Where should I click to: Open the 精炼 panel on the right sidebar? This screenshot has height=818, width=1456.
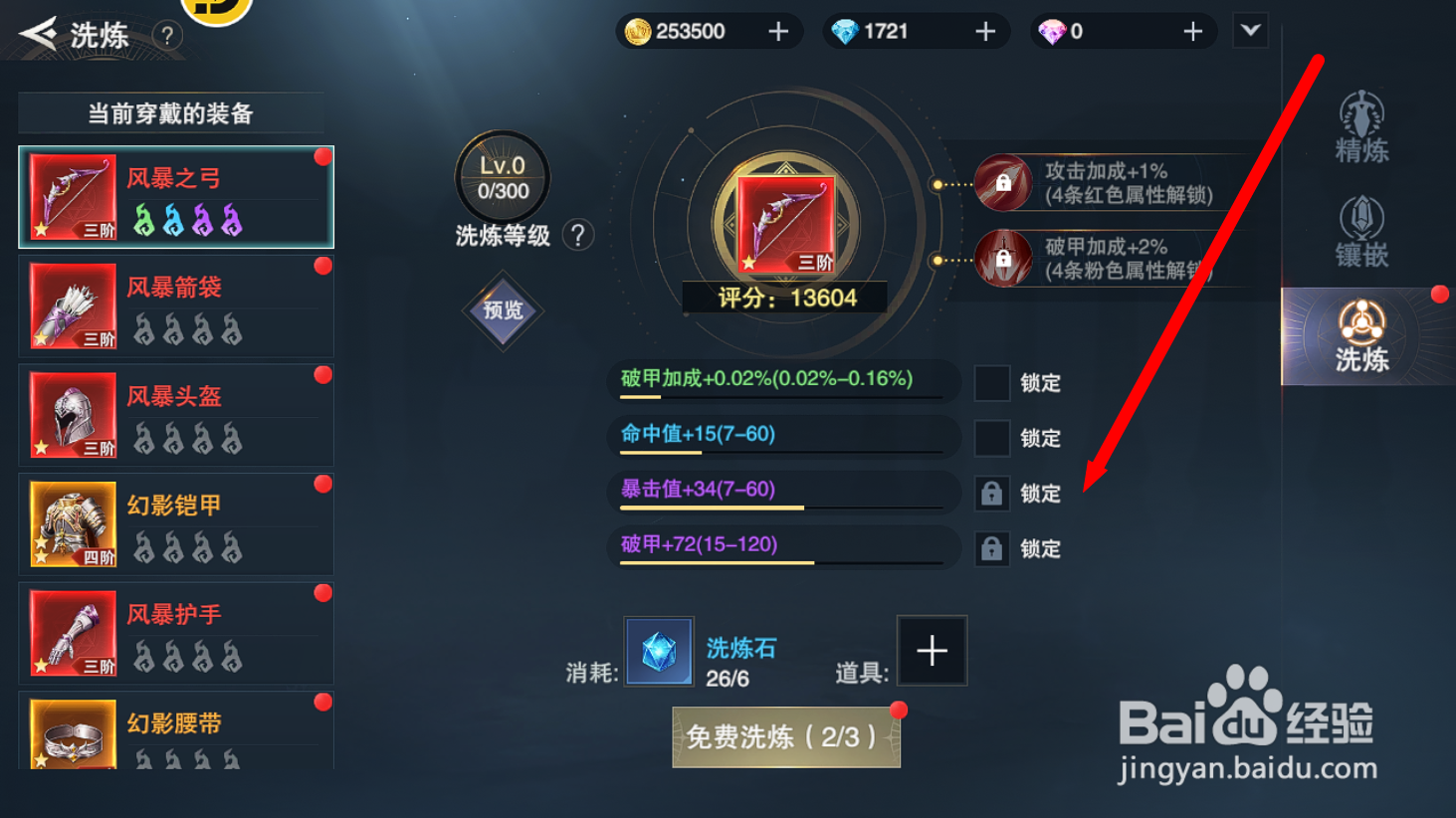tap(1359, 126)
